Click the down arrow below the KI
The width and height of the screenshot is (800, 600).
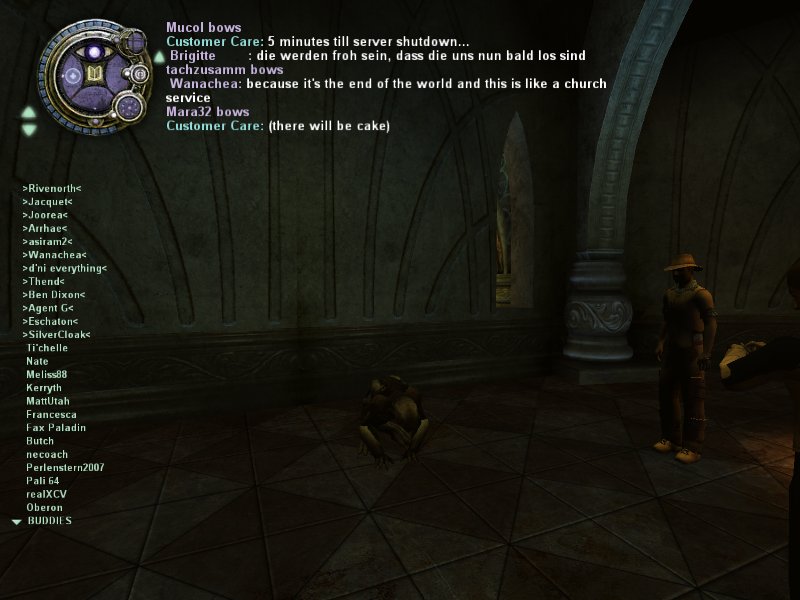pyautogui.click(x=29, y=129)
